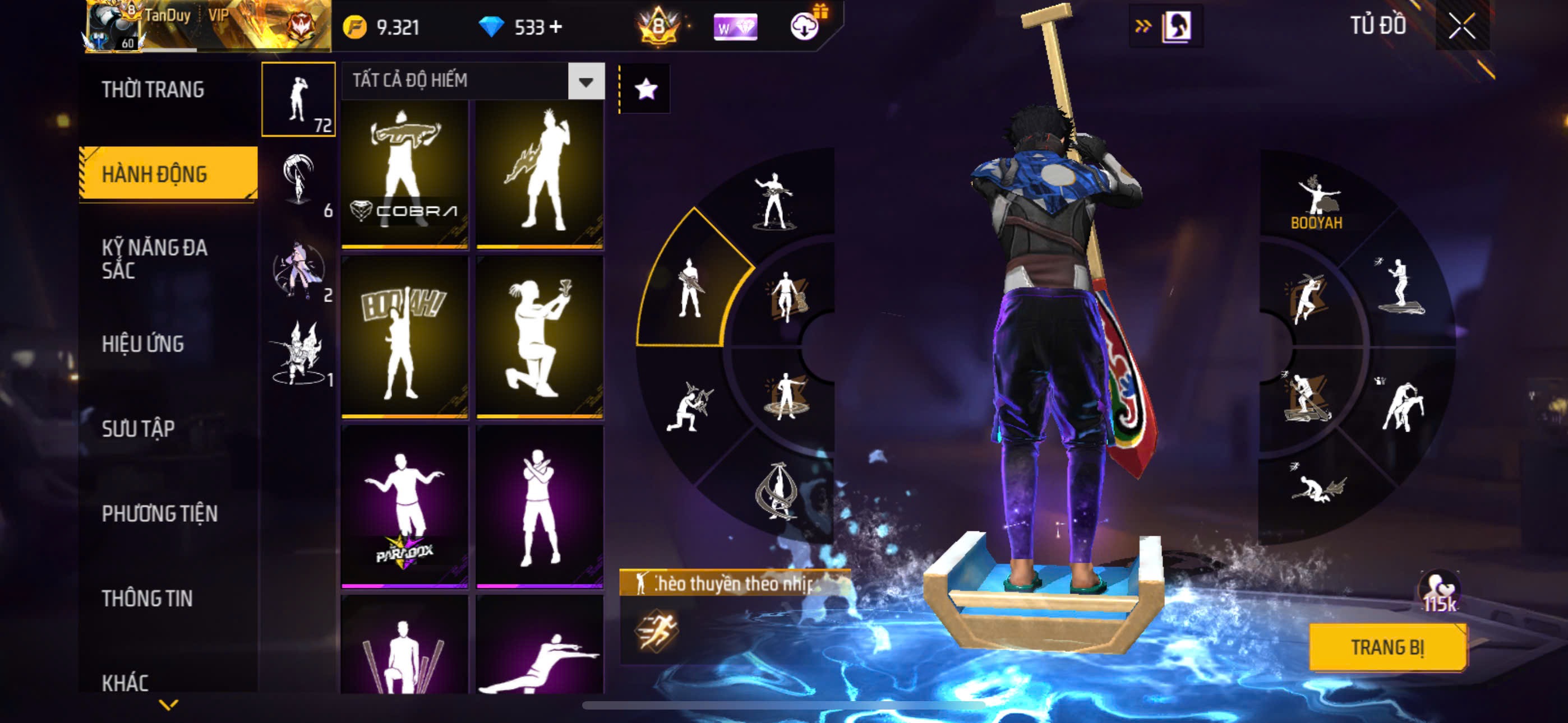Image resolution: width=1568 pixels, height=723 pixels.
Task: Open the Thông Tin section
Action: coord(147,598)
